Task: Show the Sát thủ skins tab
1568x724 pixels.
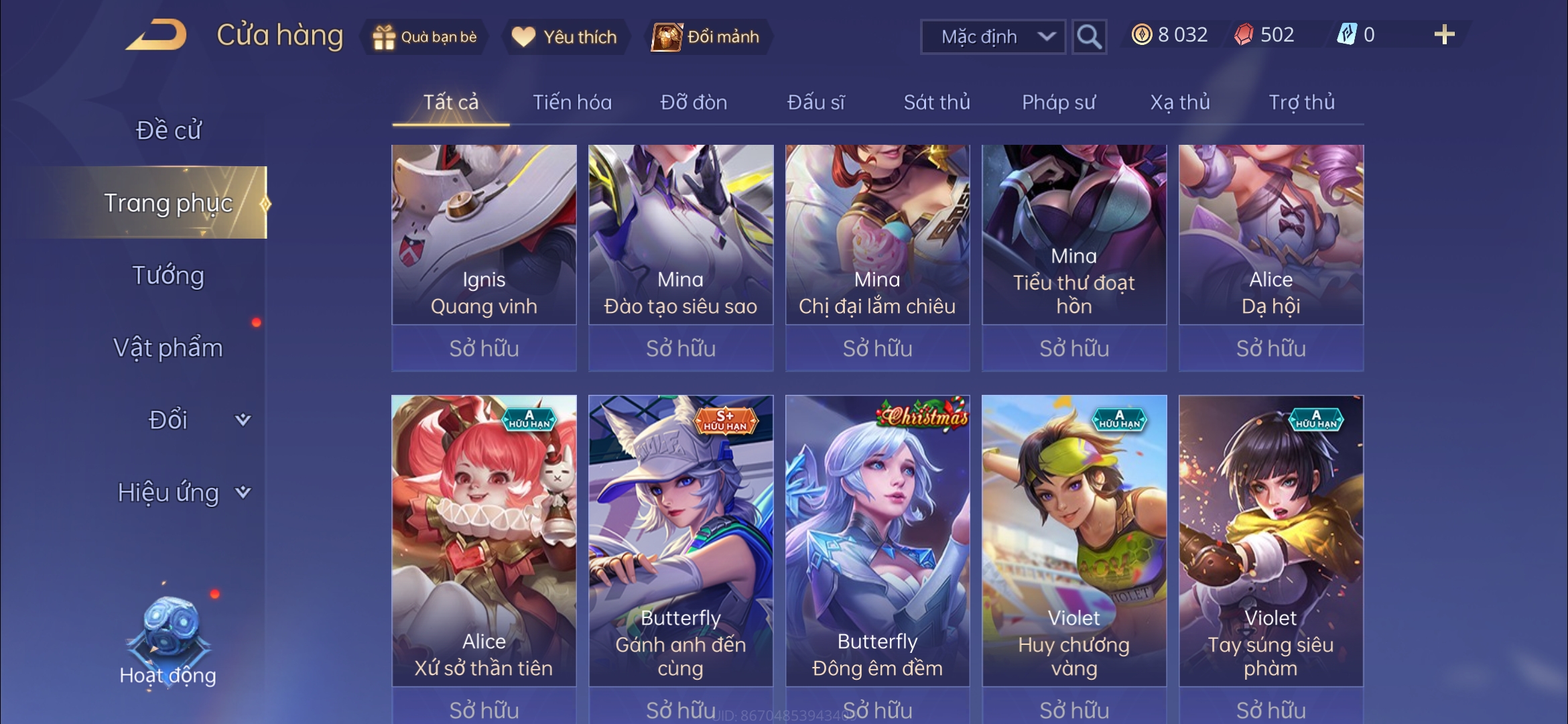Action: (x=936, y=103)
